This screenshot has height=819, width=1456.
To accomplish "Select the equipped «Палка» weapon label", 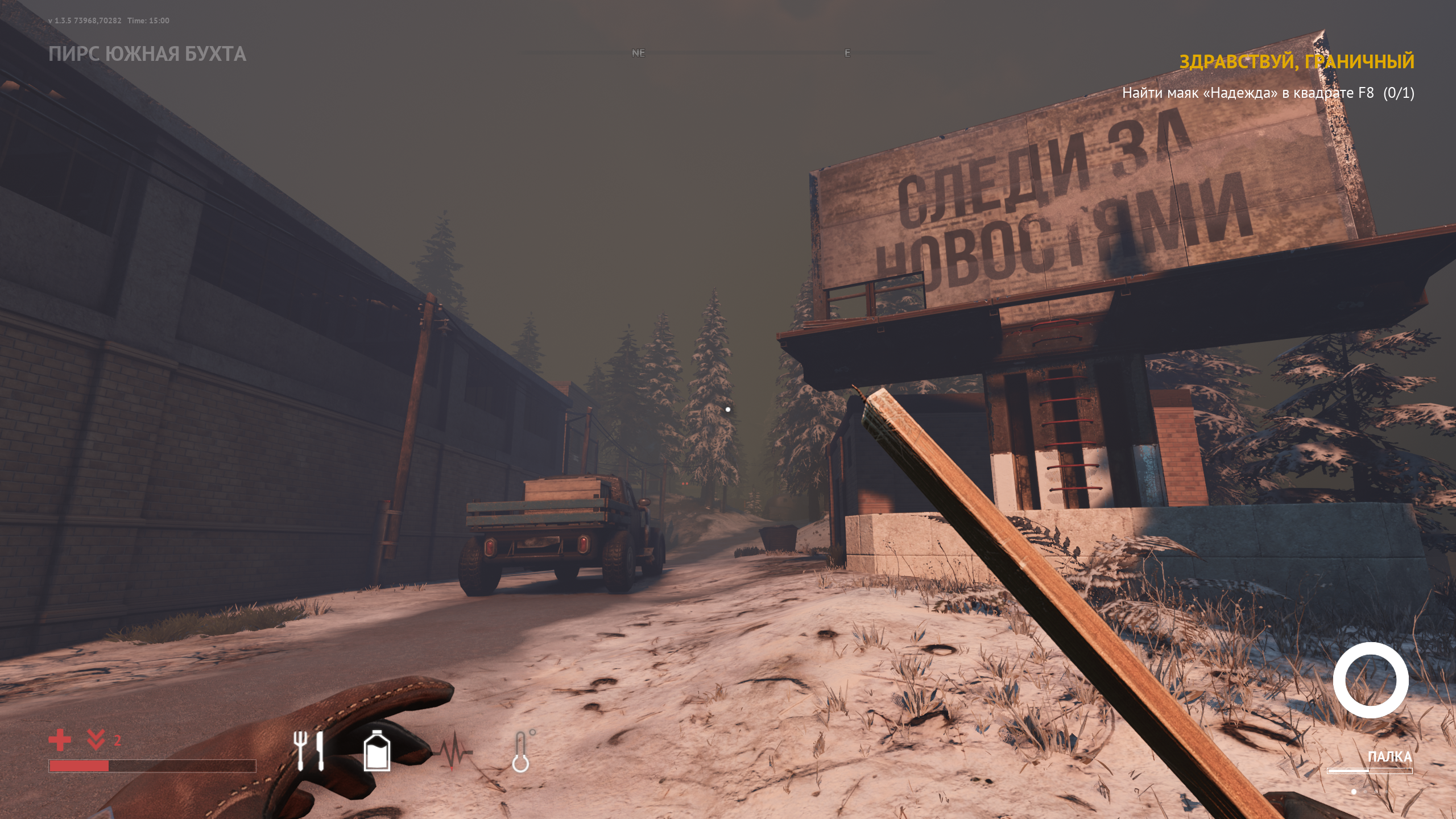I will (1389, 756).
